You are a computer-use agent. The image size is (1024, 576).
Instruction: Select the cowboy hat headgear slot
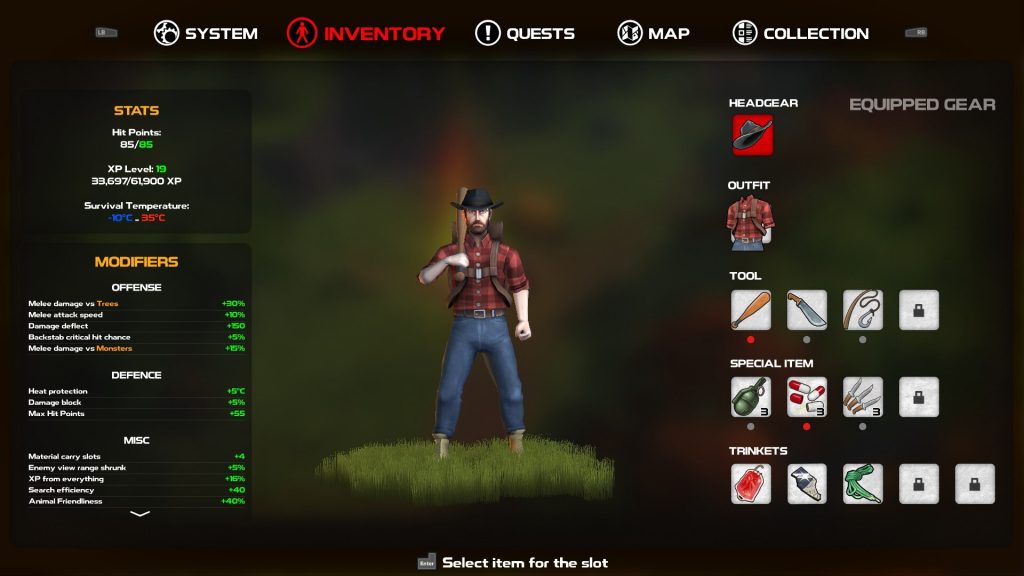tap(752, 135)
